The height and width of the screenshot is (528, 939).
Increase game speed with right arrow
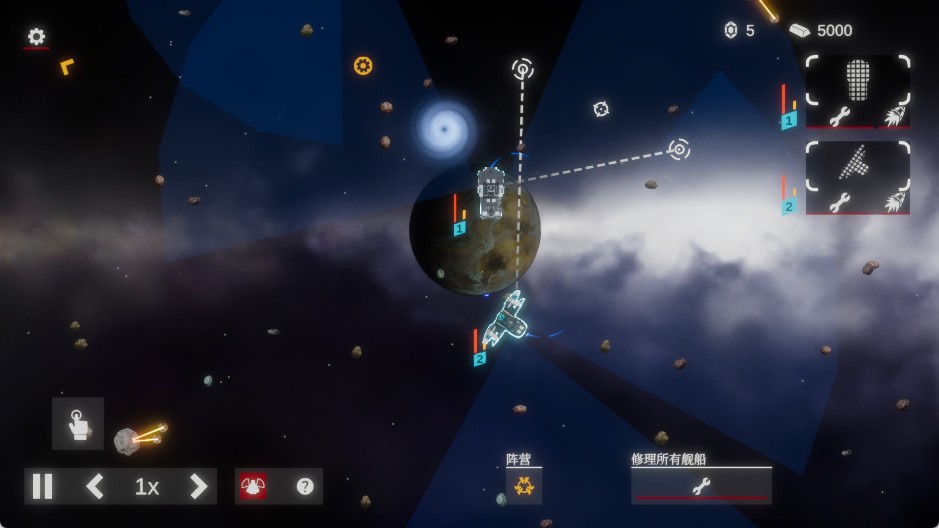198,487
